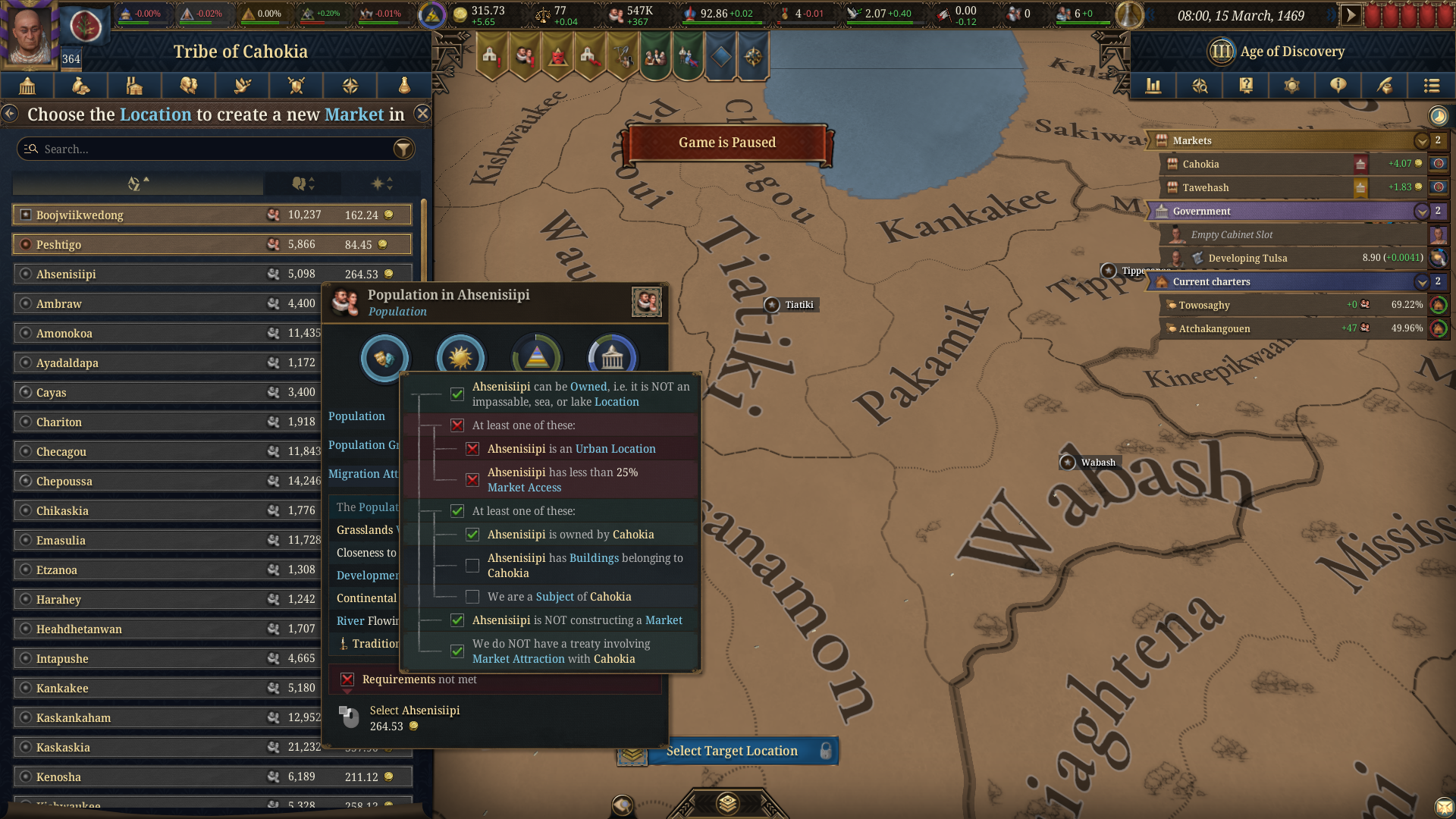This screenshot has height=819, width=1456.
Task: Toggle the search filter funnel icon
Action: pos(403,149)
